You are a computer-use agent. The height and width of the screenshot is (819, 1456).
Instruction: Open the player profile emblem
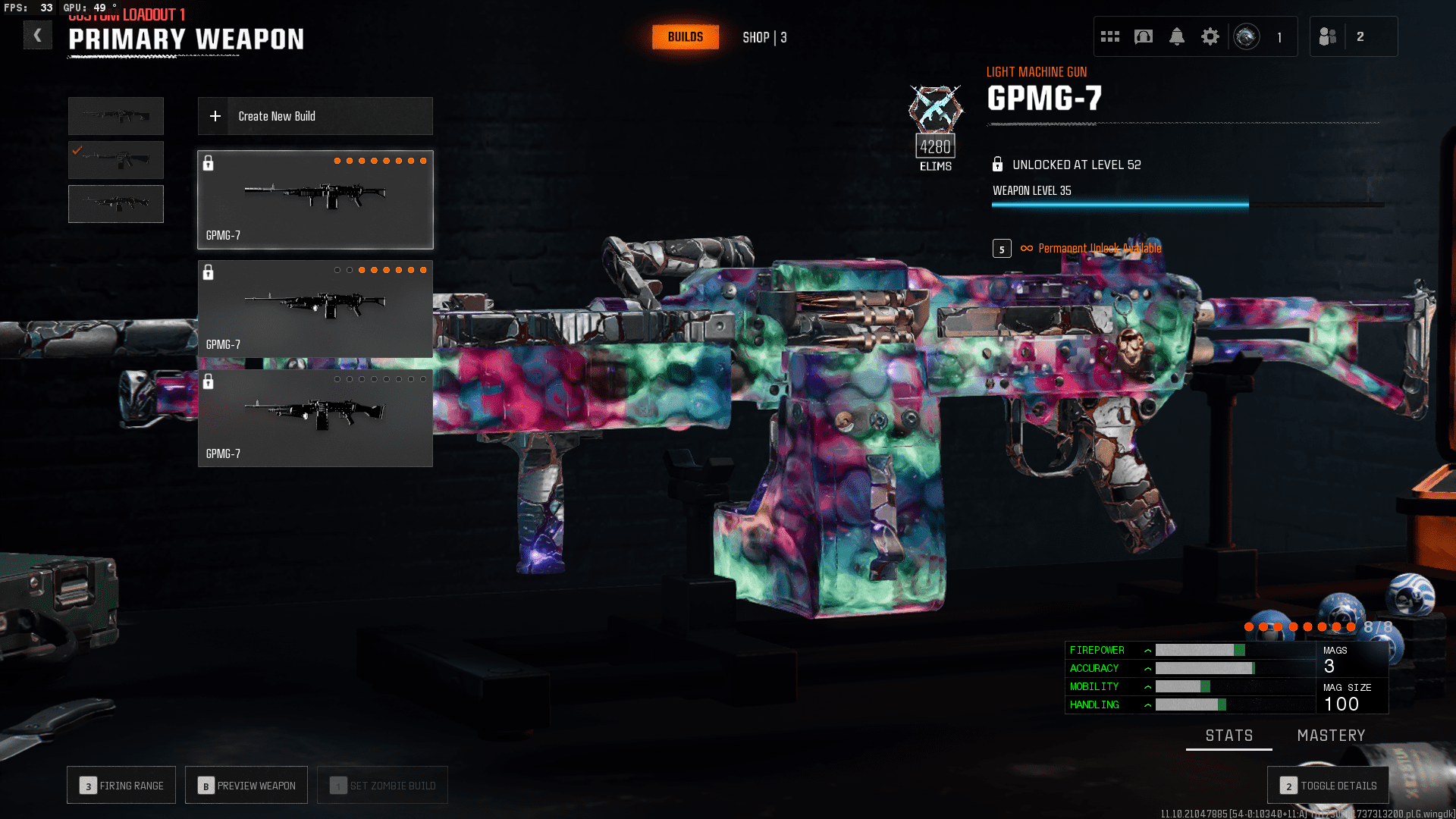tap(1246, 36)
